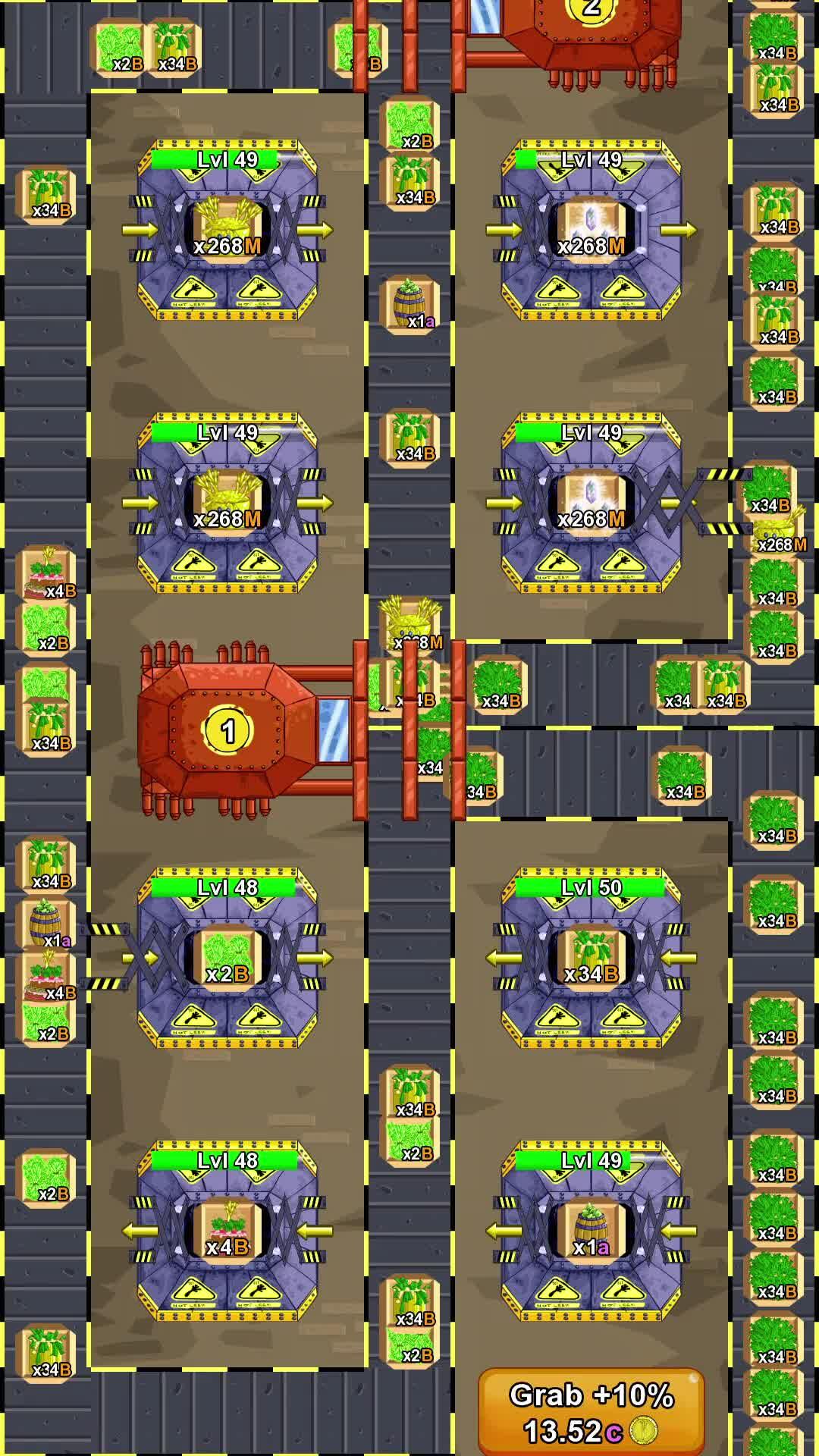The height and width of the screenshot is (1456, 819).
Task: Select the Lvl 48 machine holding x4B
Action: [x=227, y=1231]
